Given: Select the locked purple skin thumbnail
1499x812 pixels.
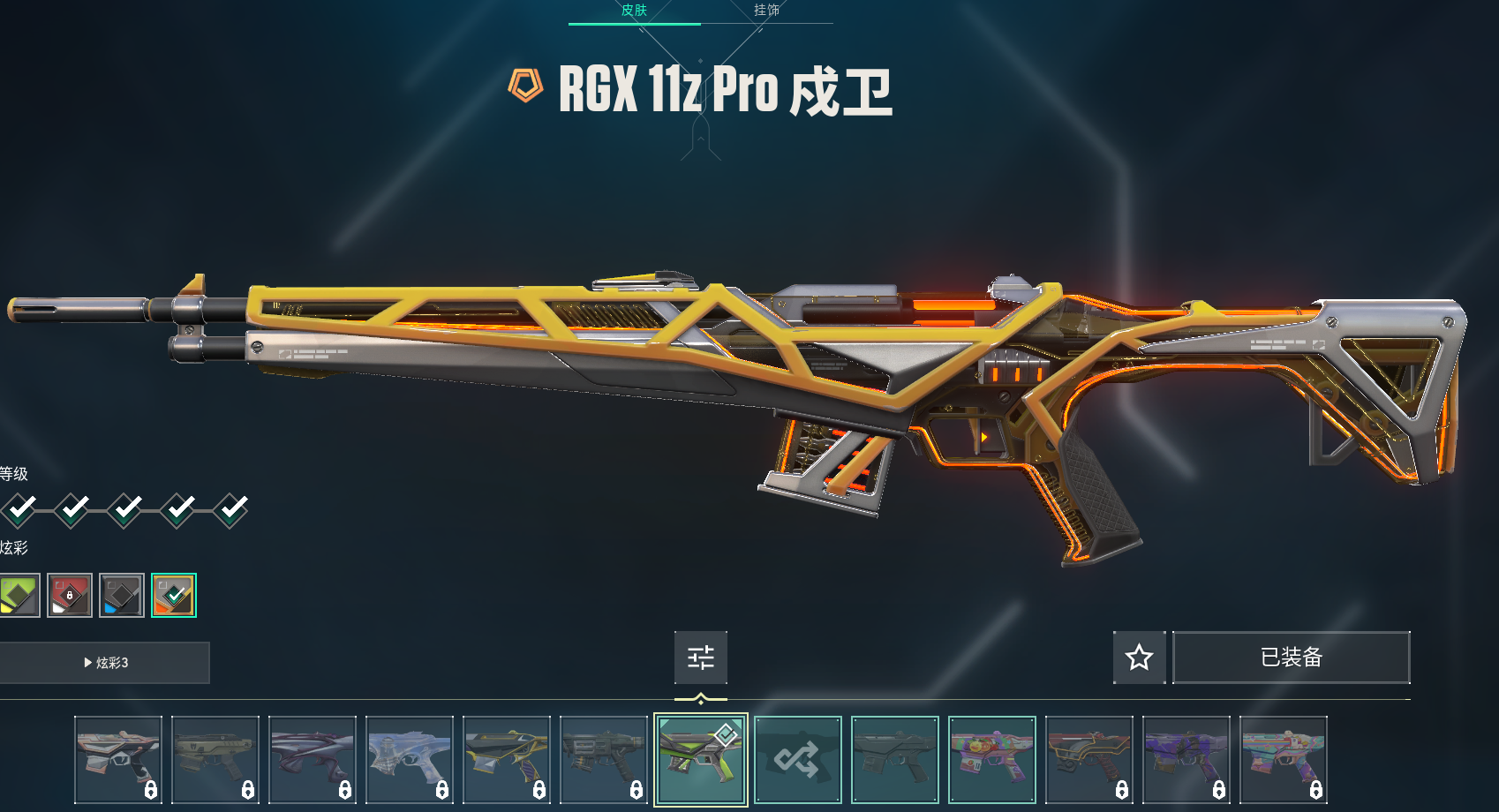Looking at the screenshot, I should (1186, 759).
